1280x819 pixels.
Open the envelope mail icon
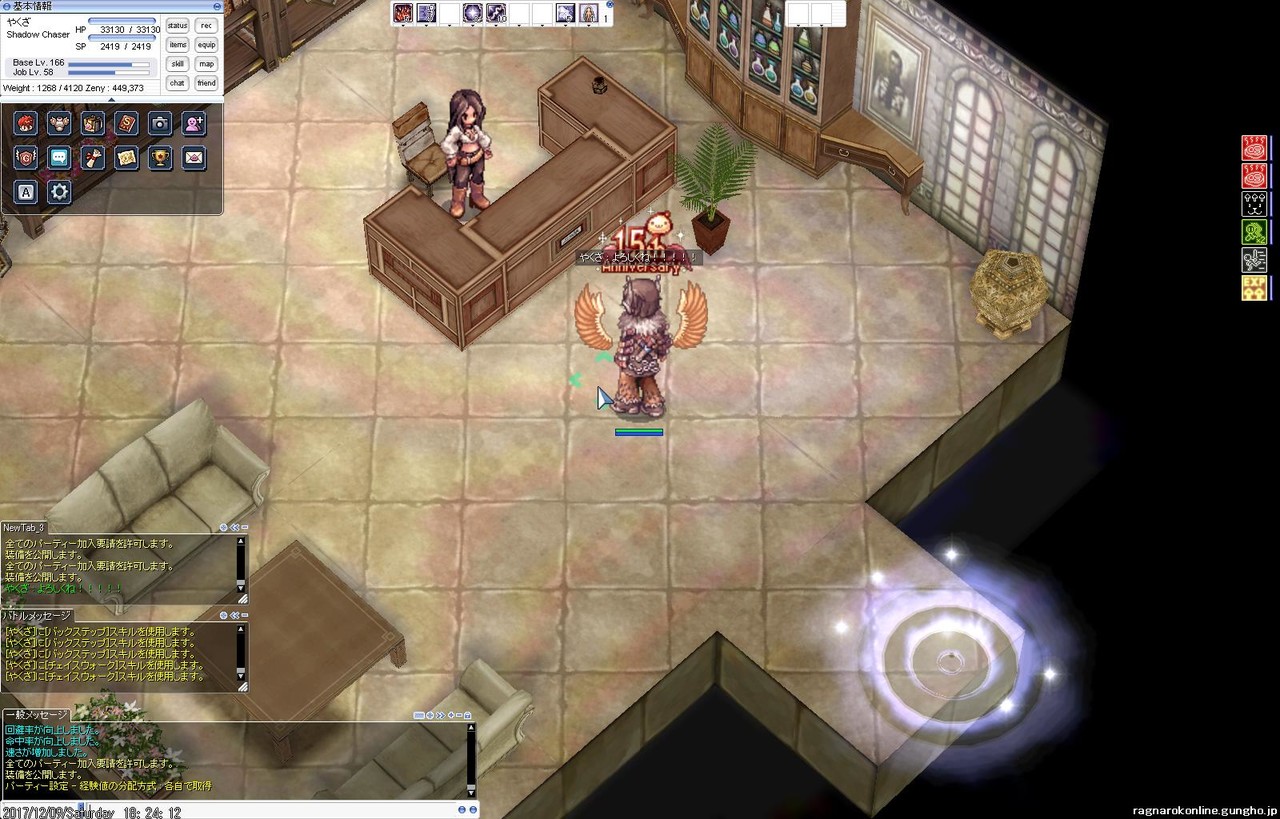pyautogui.click(x=194, y=157)
